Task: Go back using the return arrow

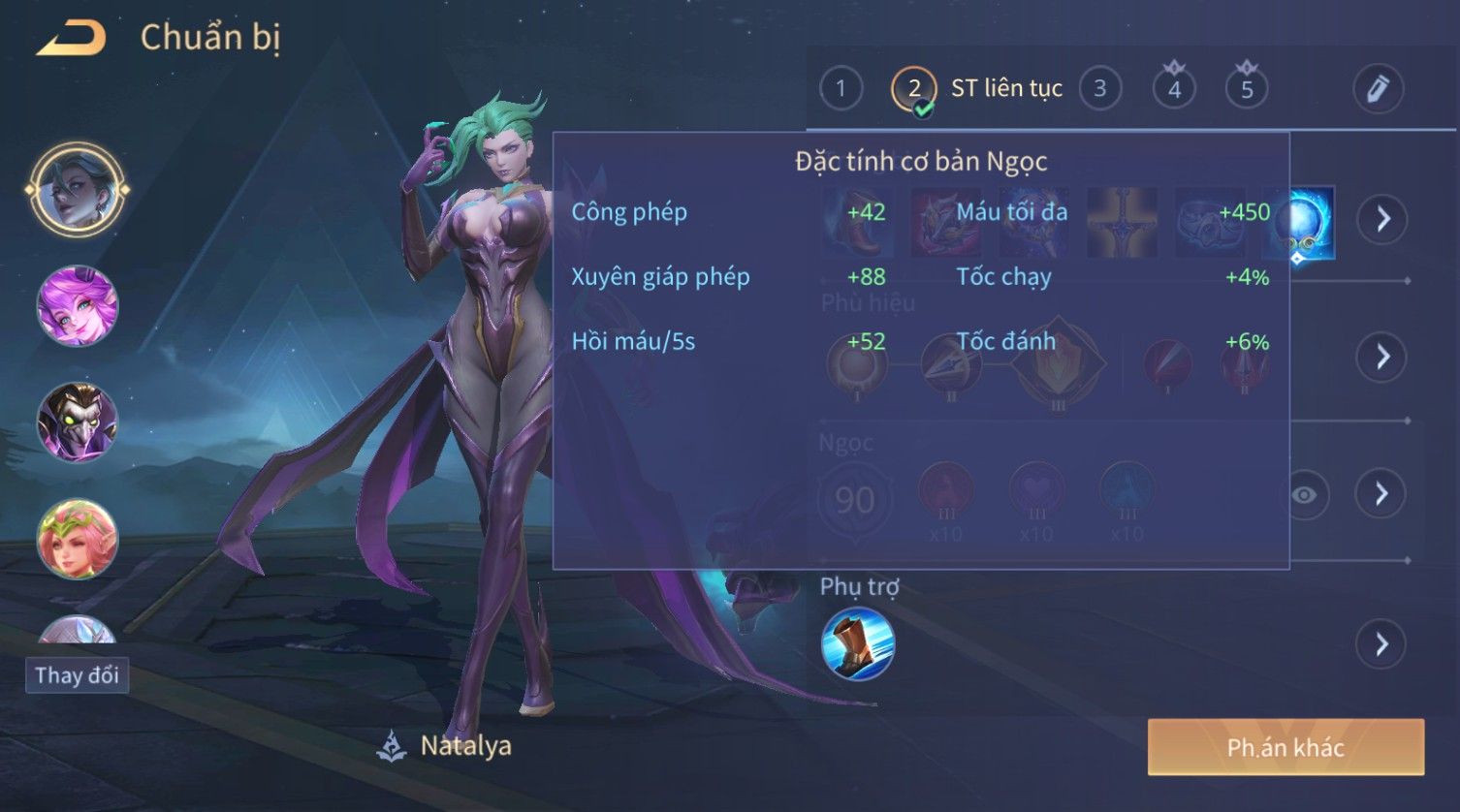Action: click(x=72, y=39)
